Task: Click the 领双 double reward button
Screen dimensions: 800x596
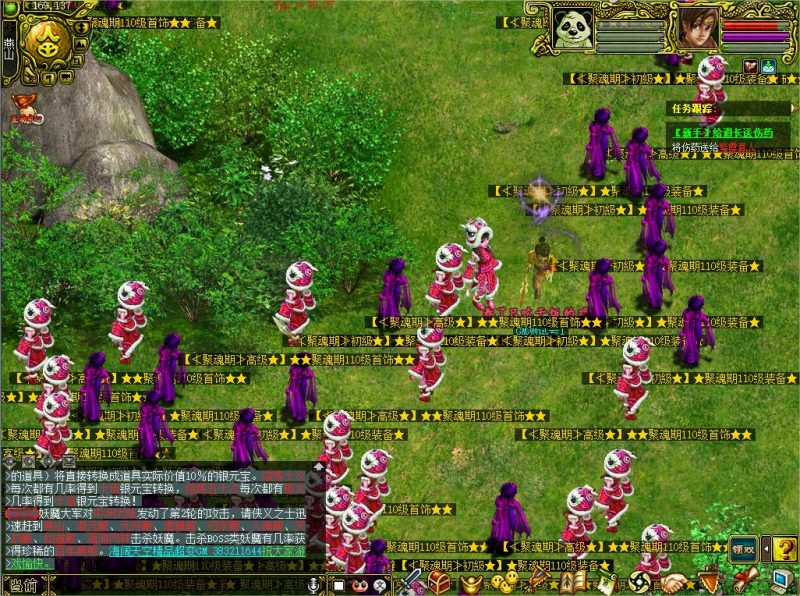Action: click(x=742, y=548)
